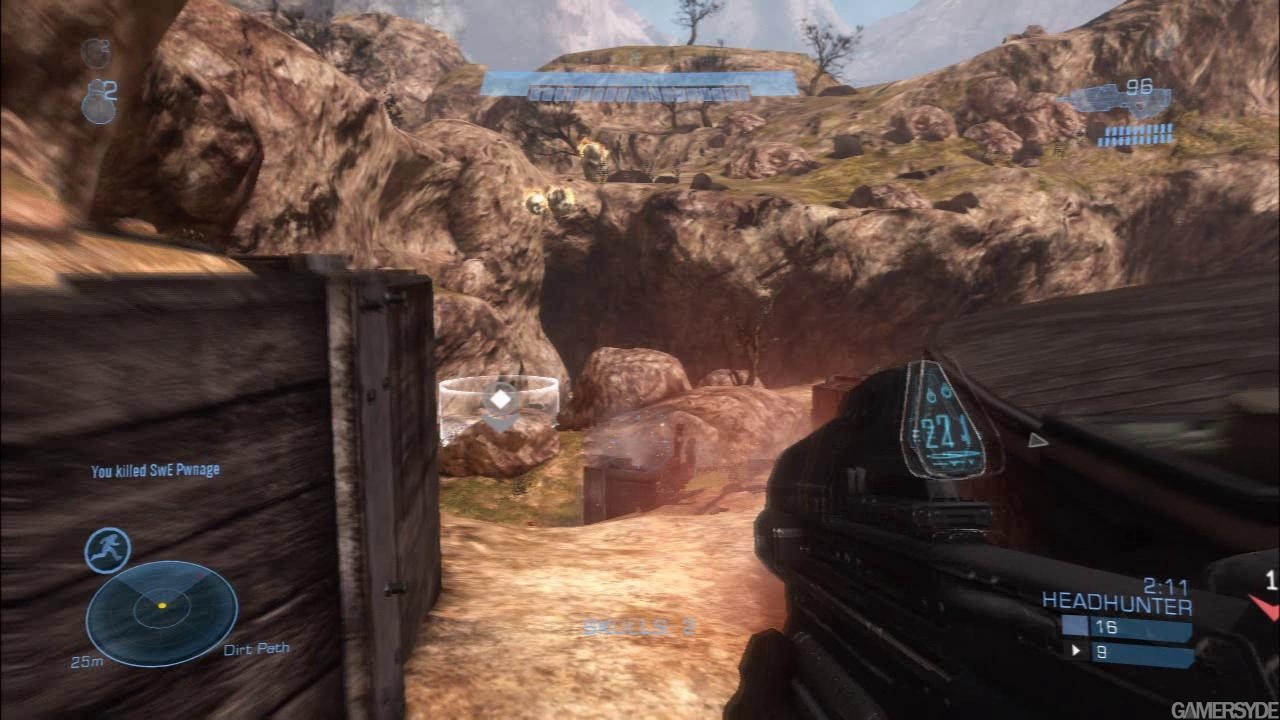The width and height of the screenshot is (1280, 720).
Task: Select the diamond objective waypoint marker
Action: pyautogui.click(x=498, y=401)
